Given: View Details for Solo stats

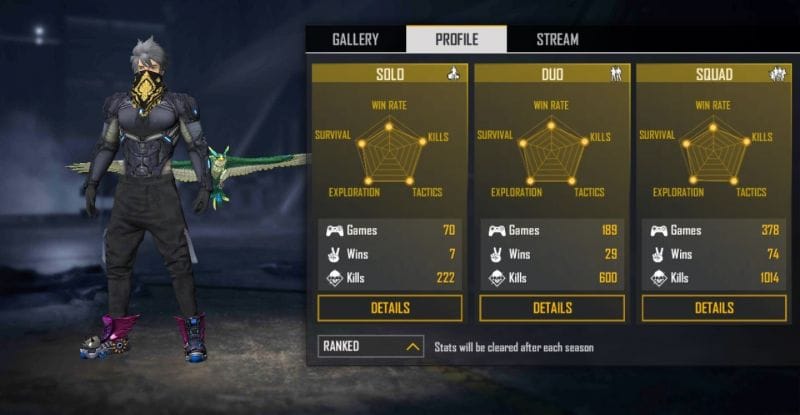Looking at the screenshot, I should pos(390,308).
